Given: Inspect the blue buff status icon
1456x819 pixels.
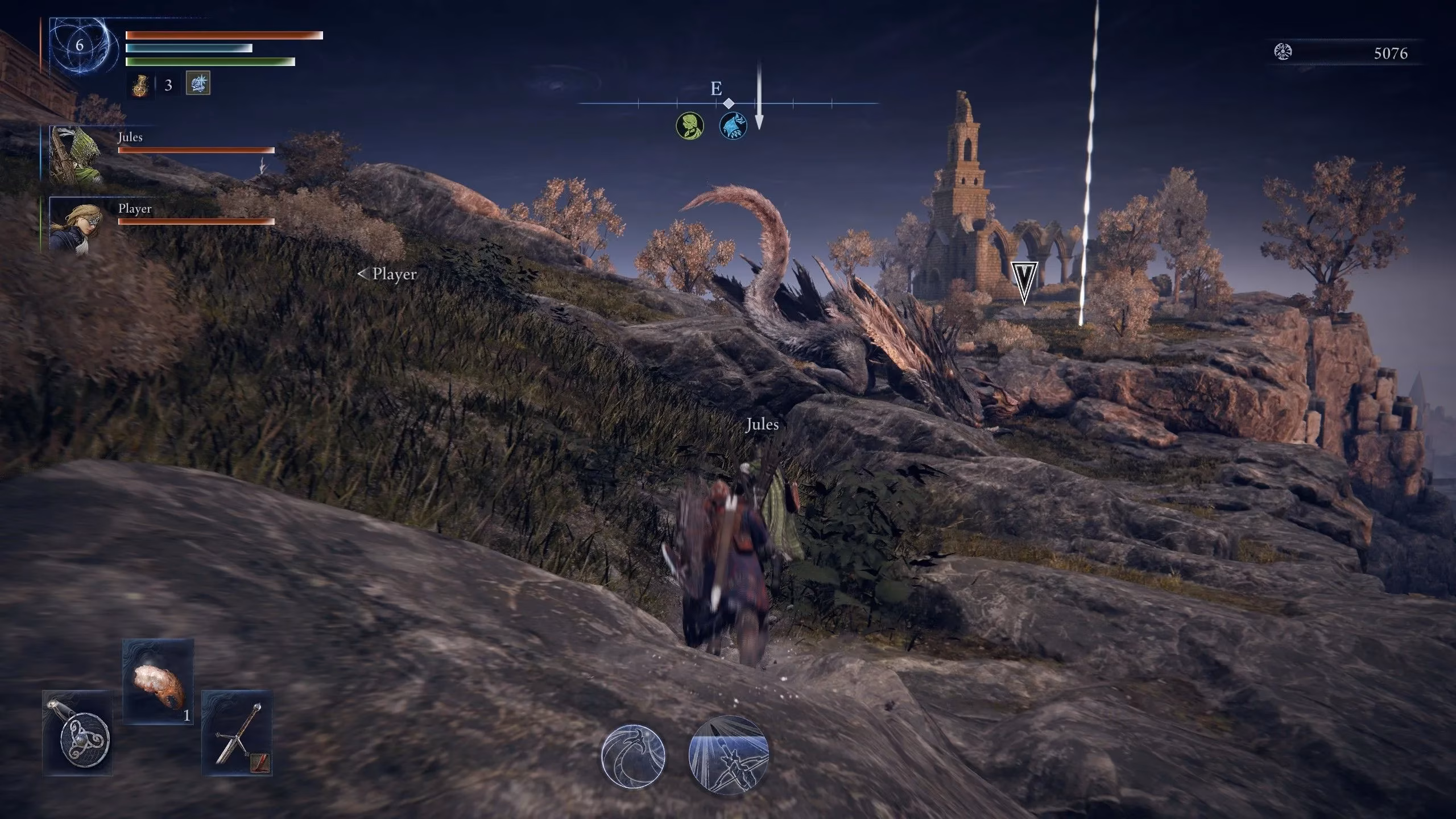Looking at the screenshot, I should tap(198, 84).
